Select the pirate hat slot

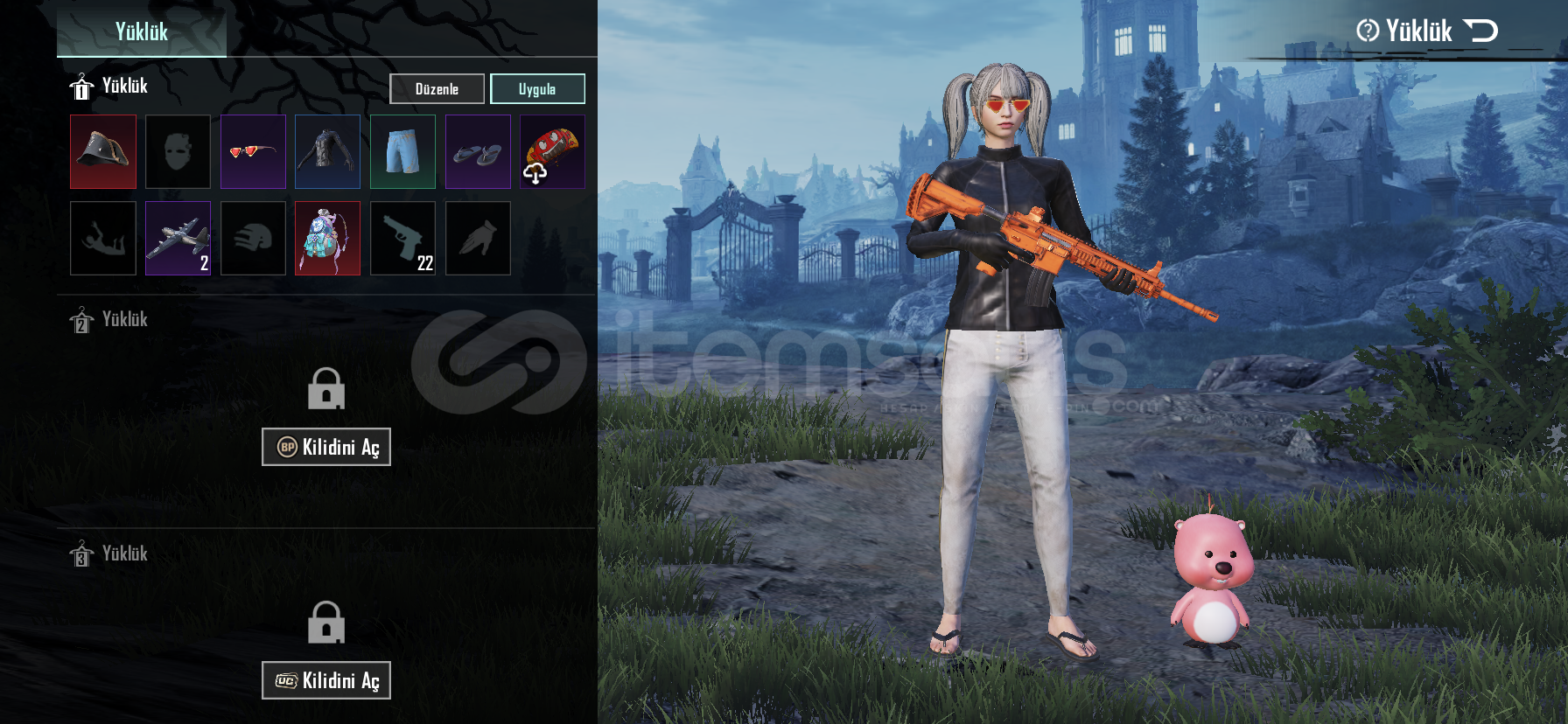[x=103, y=151]
